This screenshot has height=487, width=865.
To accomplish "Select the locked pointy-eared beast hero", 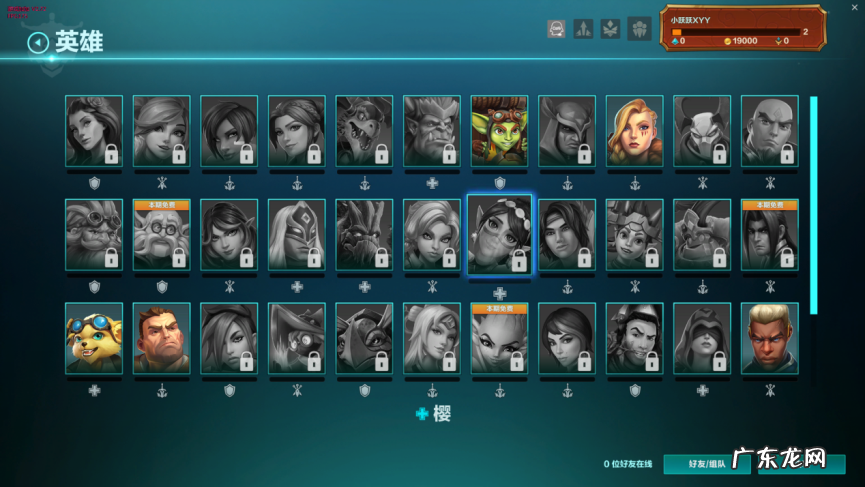I will (x=431, y=131).
